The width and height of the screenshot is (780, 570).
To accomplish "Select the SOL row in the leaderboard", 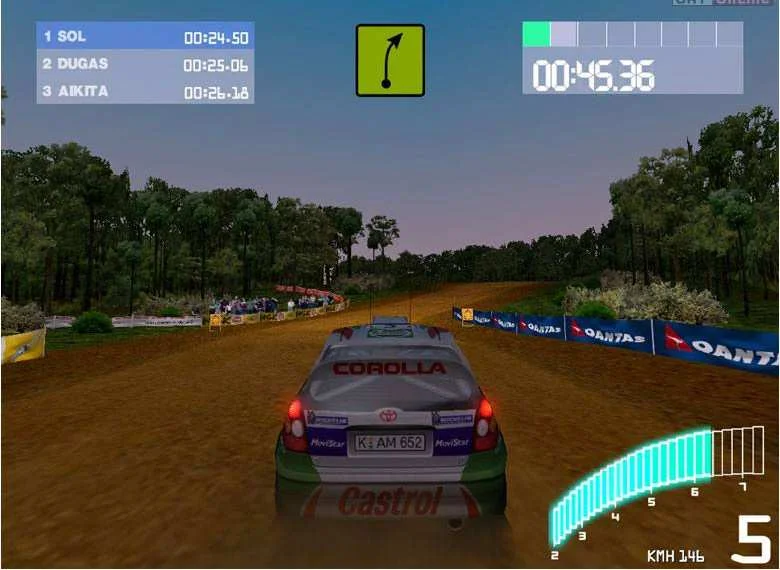I will [x=145, y=37].
